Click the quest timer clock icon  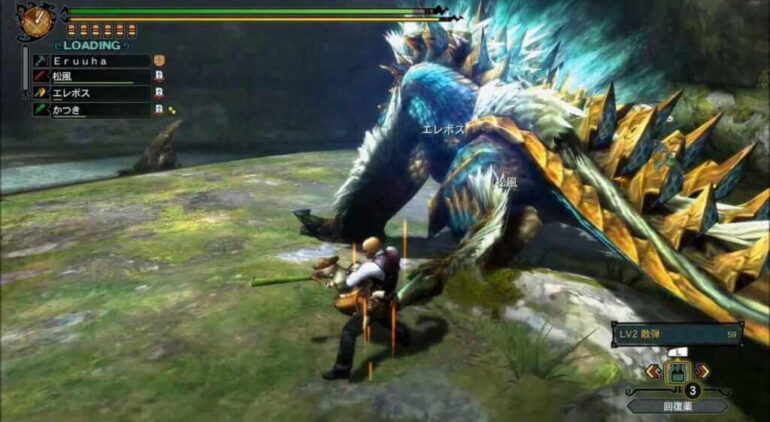click(x=36, y=21)
